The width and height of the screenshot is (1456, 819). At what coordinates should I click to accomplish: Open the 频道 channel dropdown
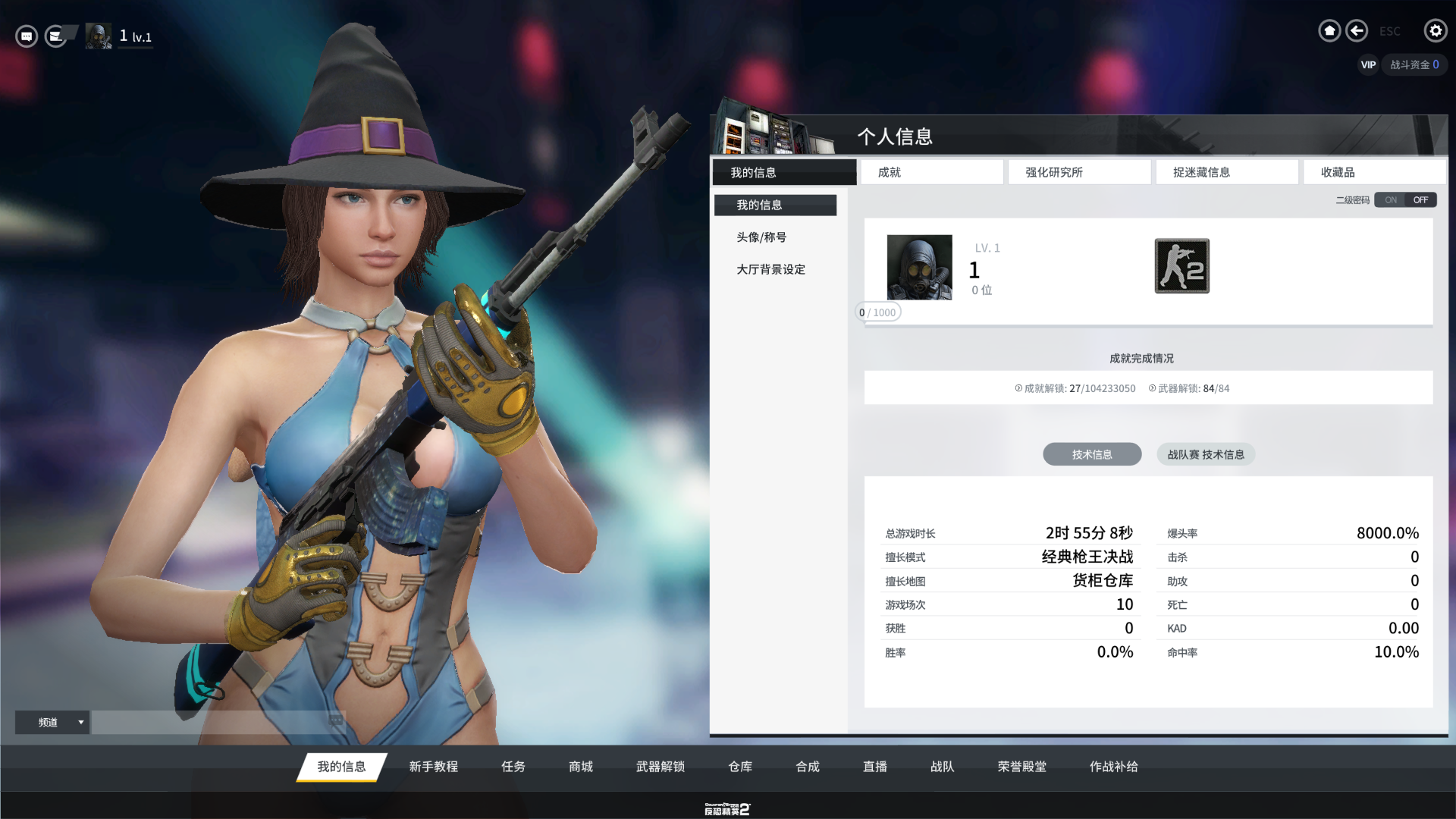(52, 722)
